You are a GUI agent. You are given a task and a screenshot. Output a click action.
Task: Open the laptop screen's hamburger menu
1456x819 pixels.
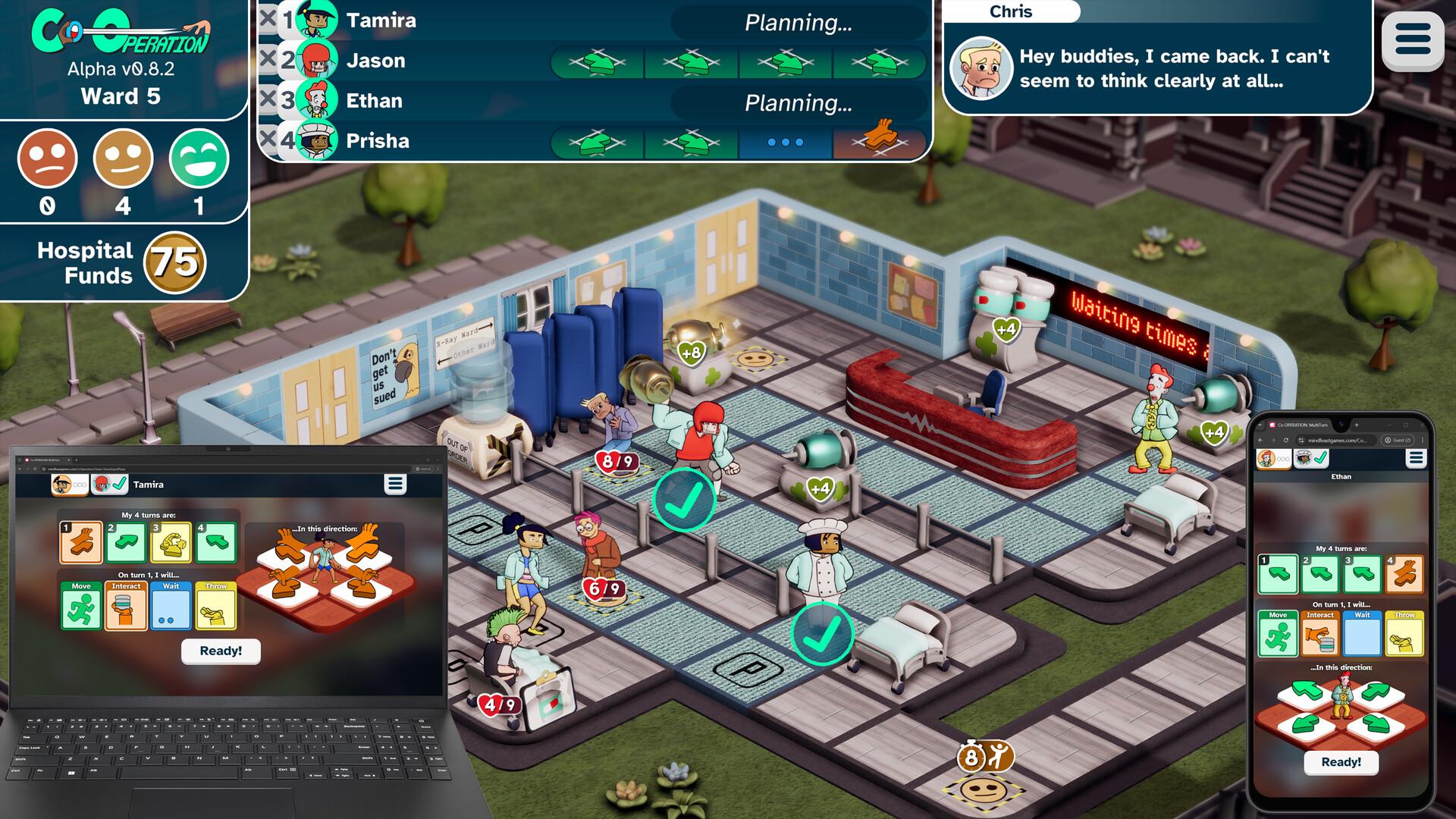click(394, 484)
